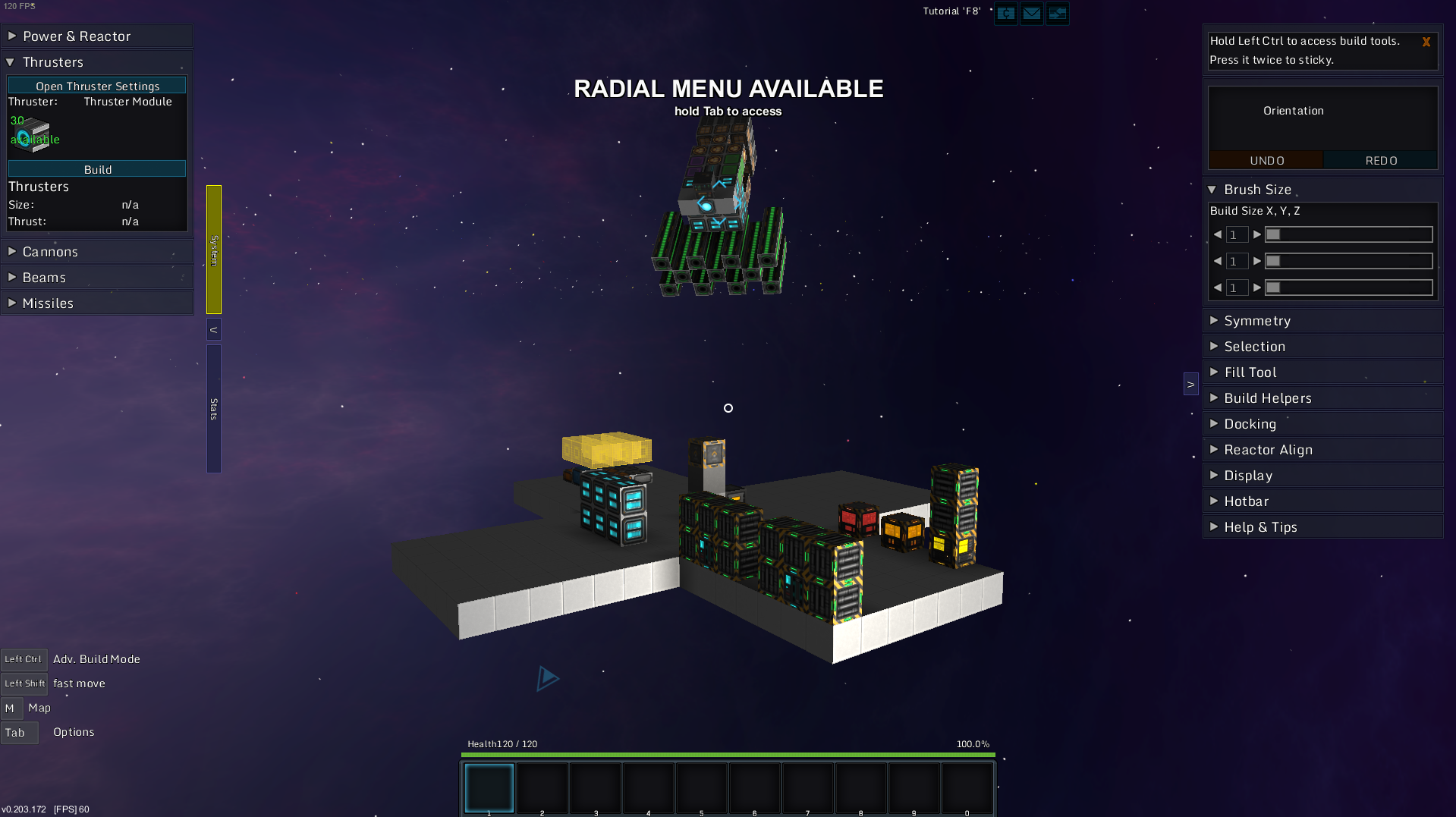This screenshot has height=817, width=1456.
Task: Open the Symmetry panel
Action: (1256, 321)
